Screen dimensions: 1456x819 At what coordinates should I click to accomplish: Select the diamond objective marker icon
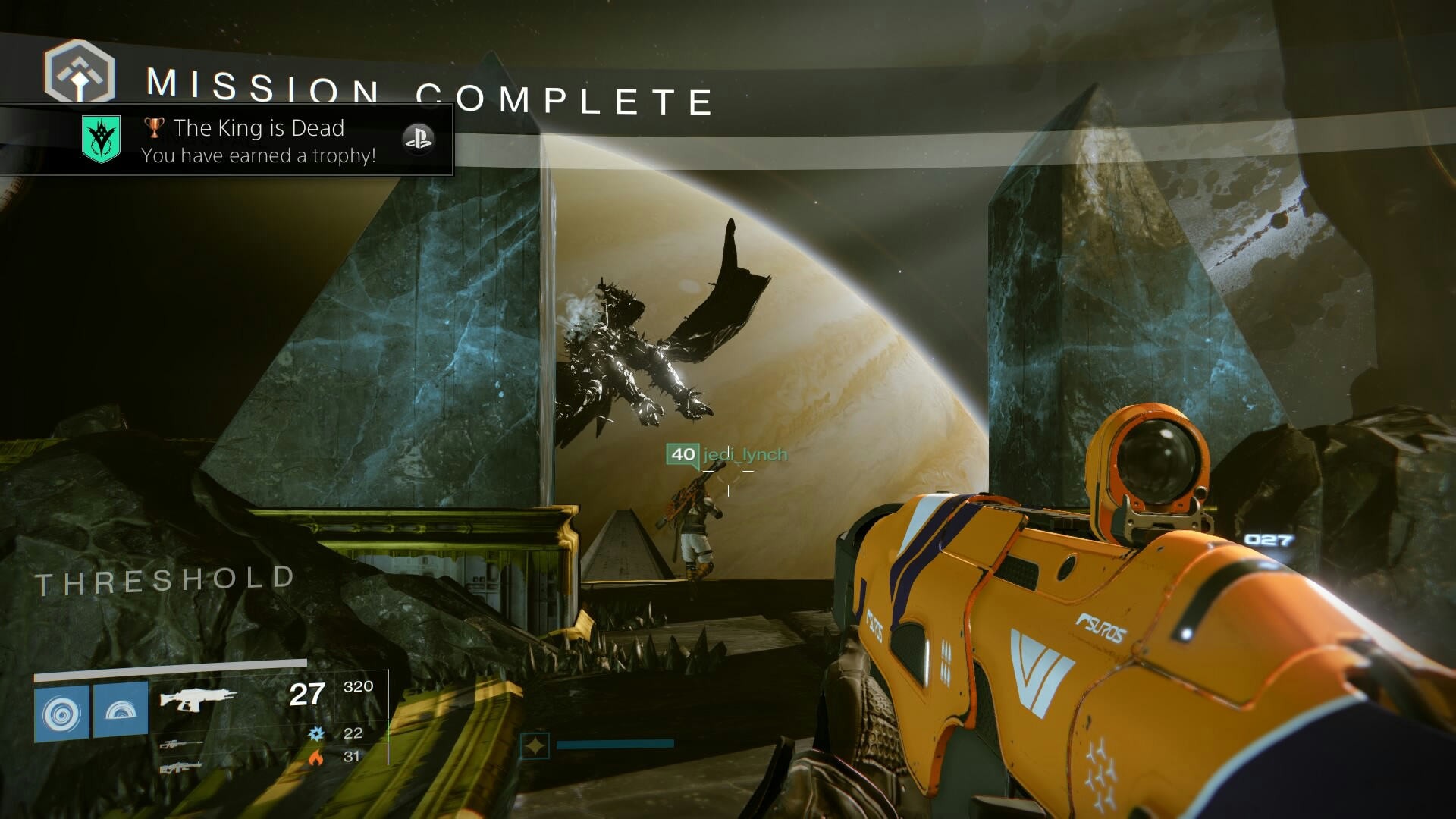coord(535,744)
